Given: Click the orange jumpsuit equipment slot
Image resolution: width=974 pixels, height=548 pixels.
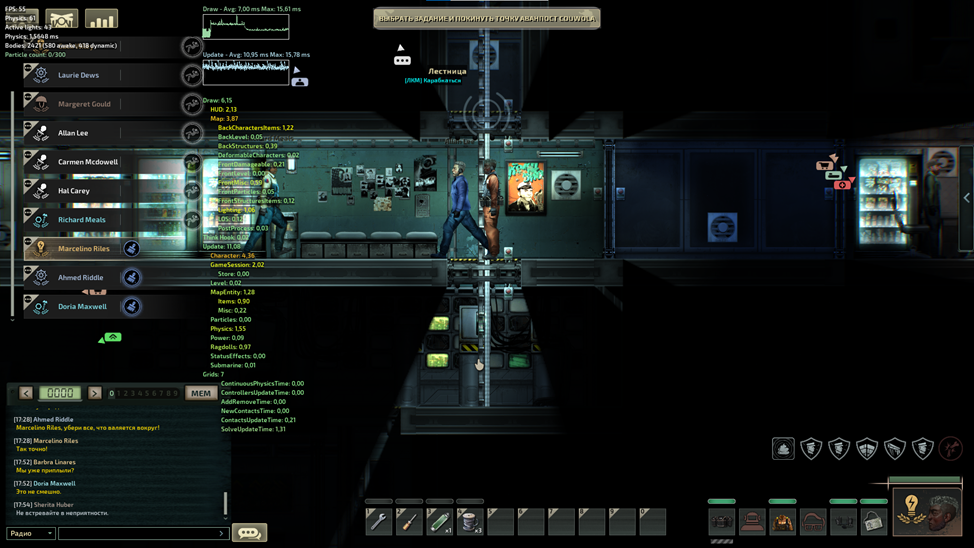Looking at the screenshot, I should coord(782,521).
